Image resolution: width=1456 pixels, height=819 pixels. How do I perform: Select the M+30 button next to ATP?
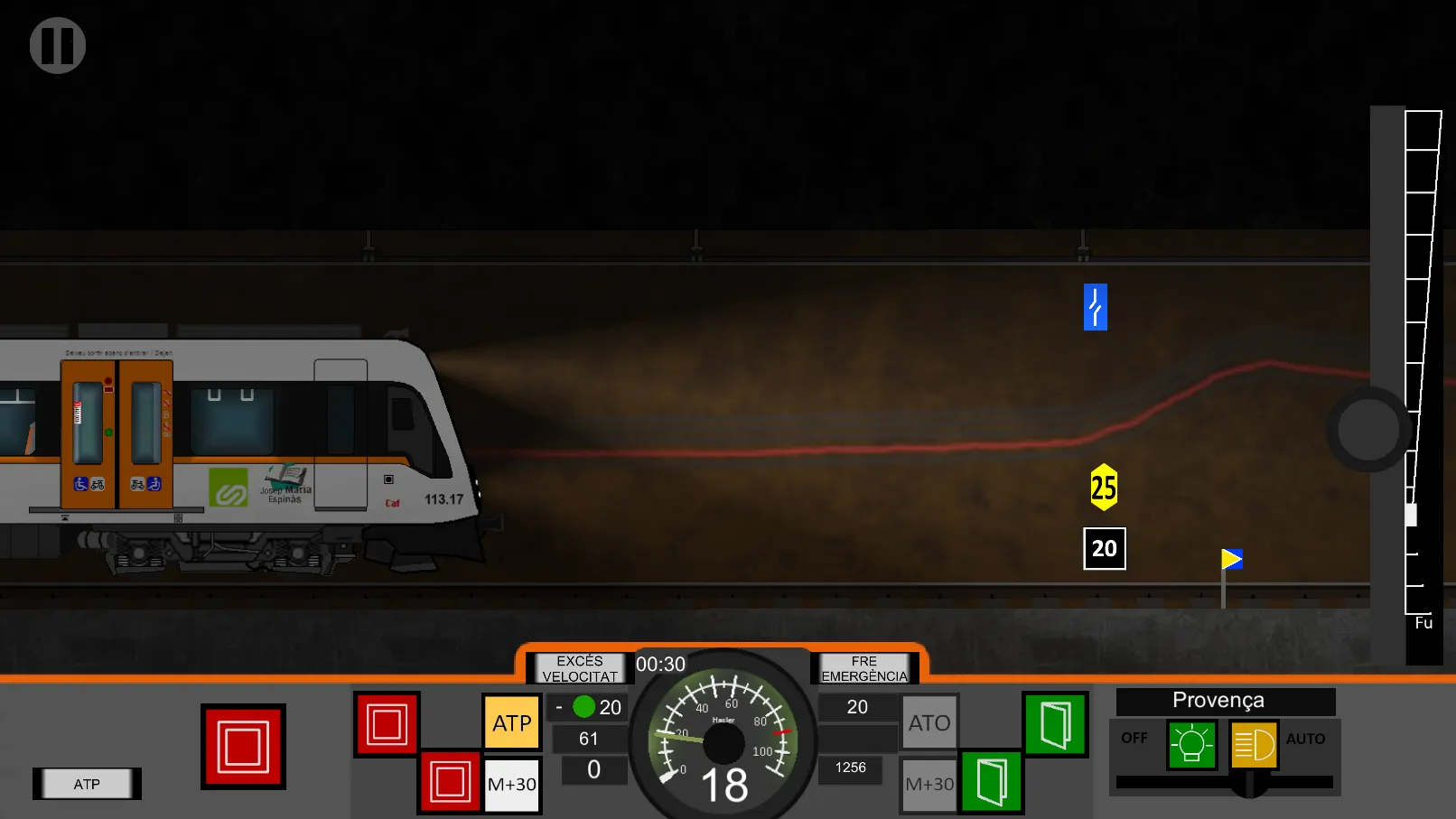(x=511, y=784)
